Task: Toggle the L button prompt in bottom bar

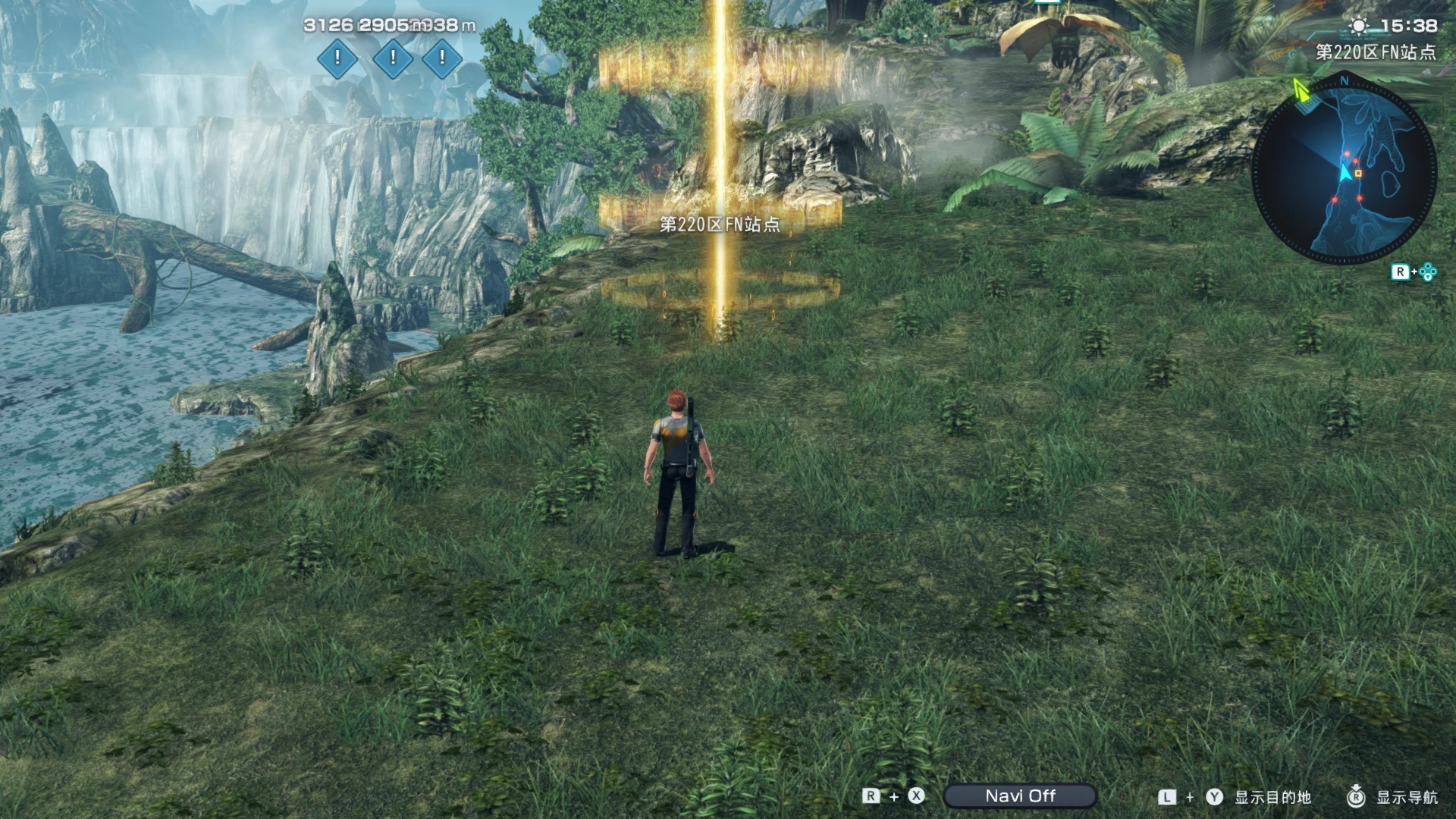Action: [x=1167, y=796]
